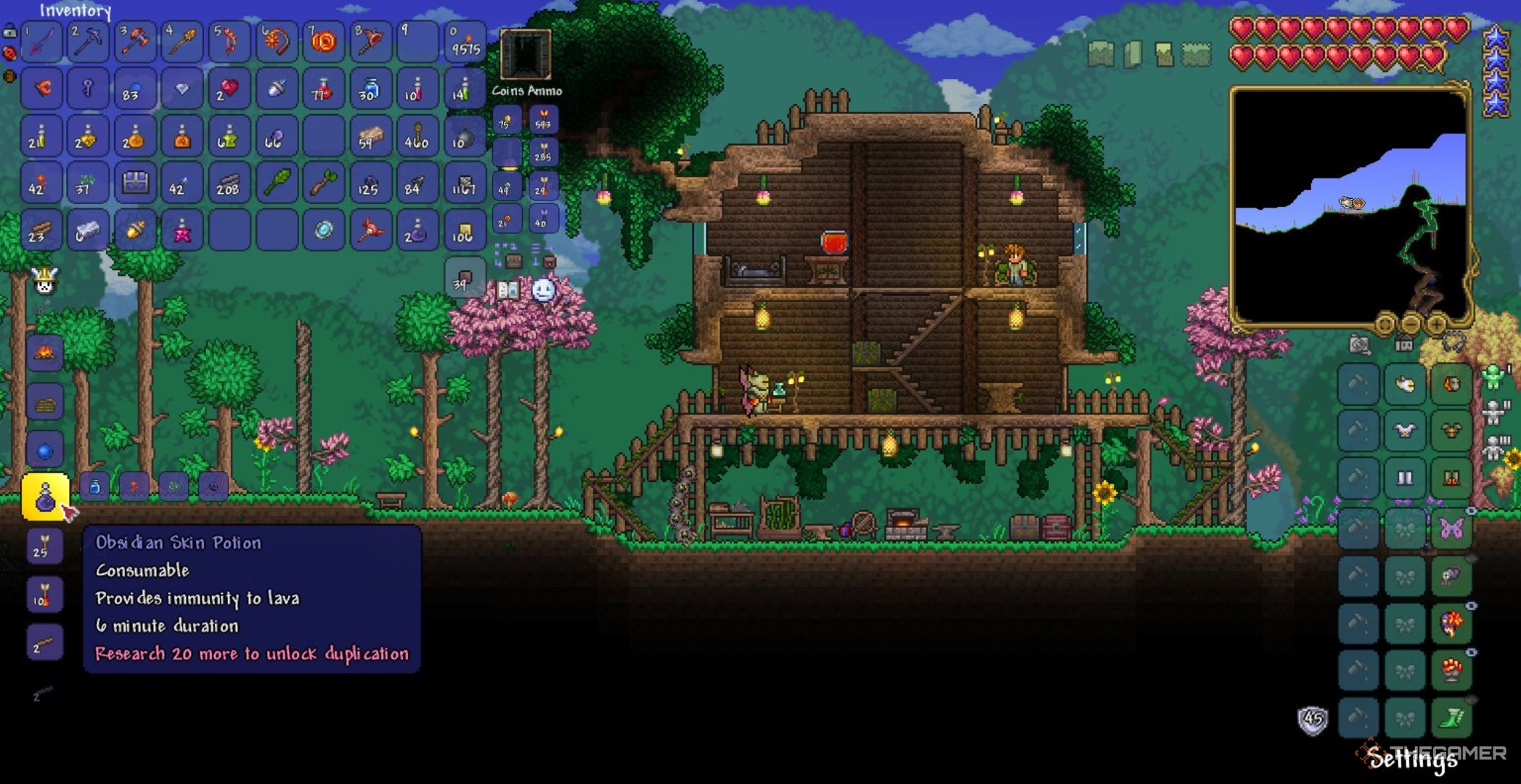
Task: Activate the housing query tool icon
Action: pyautogui.click(x=1403, y=344)
